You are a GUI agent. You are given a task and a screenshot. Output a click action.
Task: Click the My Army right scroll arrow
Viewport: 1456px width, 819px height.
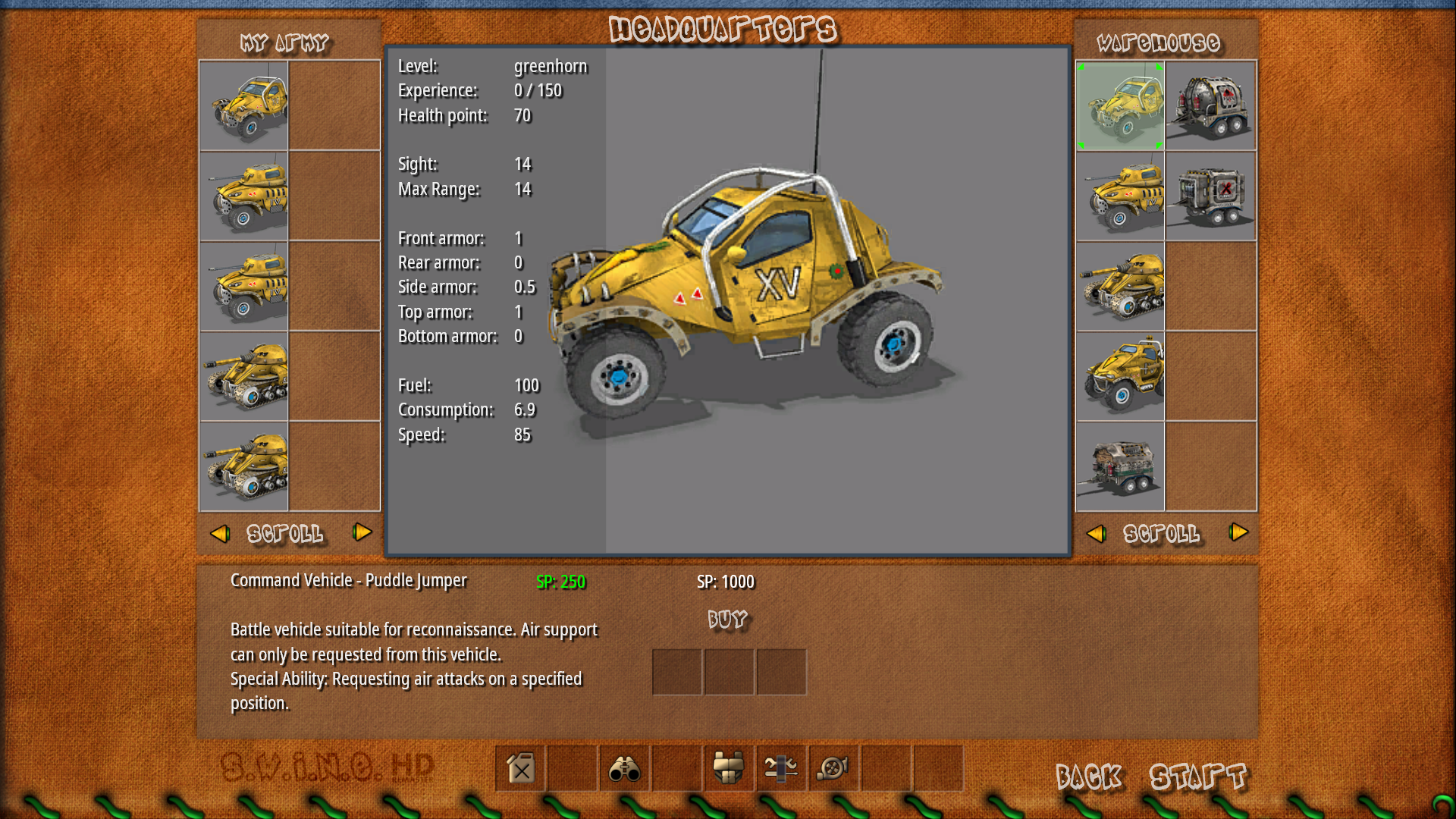362,532
